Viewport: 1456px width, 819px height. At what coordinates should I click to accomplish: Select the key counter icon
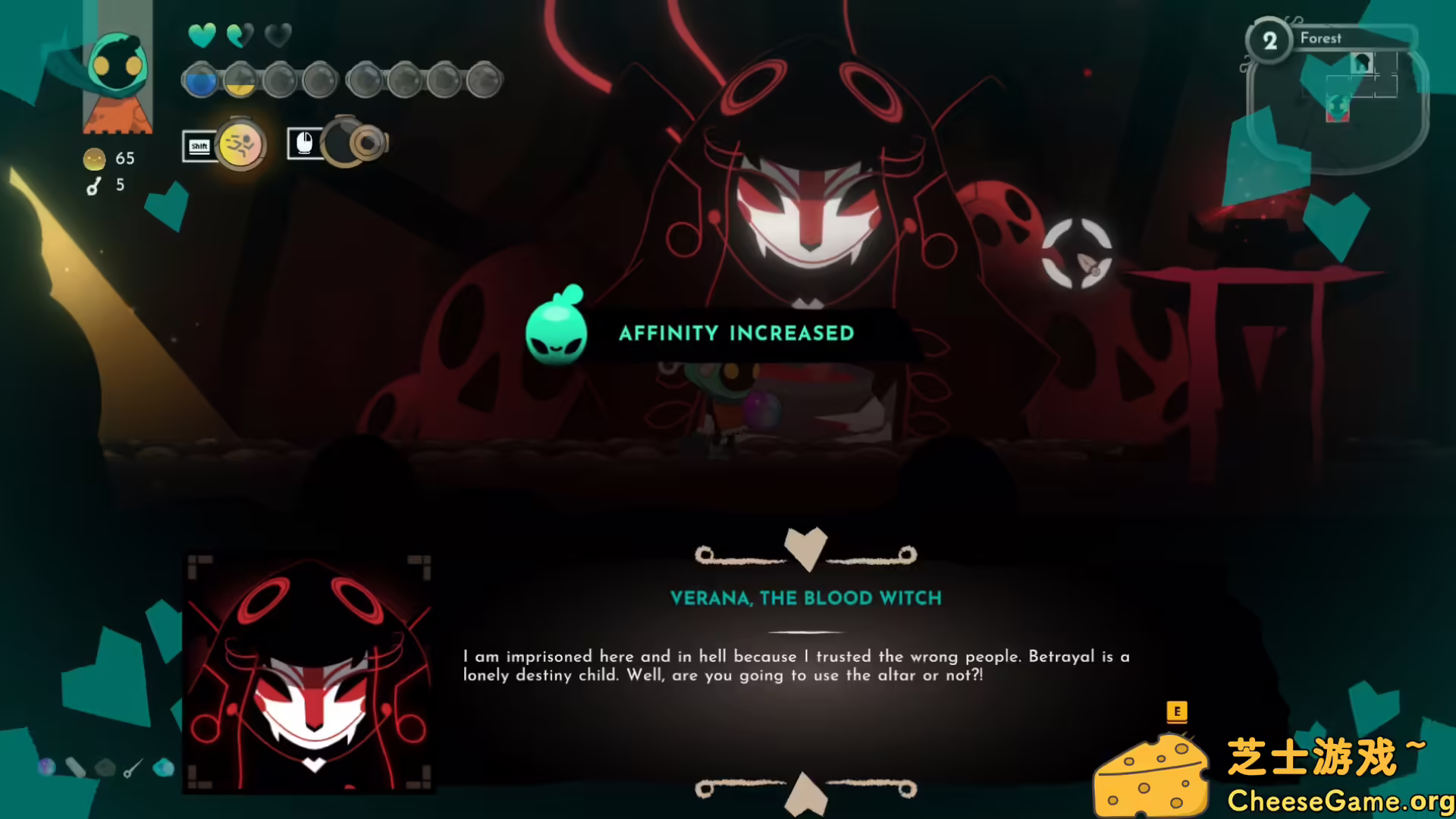[x=93, y=185]
